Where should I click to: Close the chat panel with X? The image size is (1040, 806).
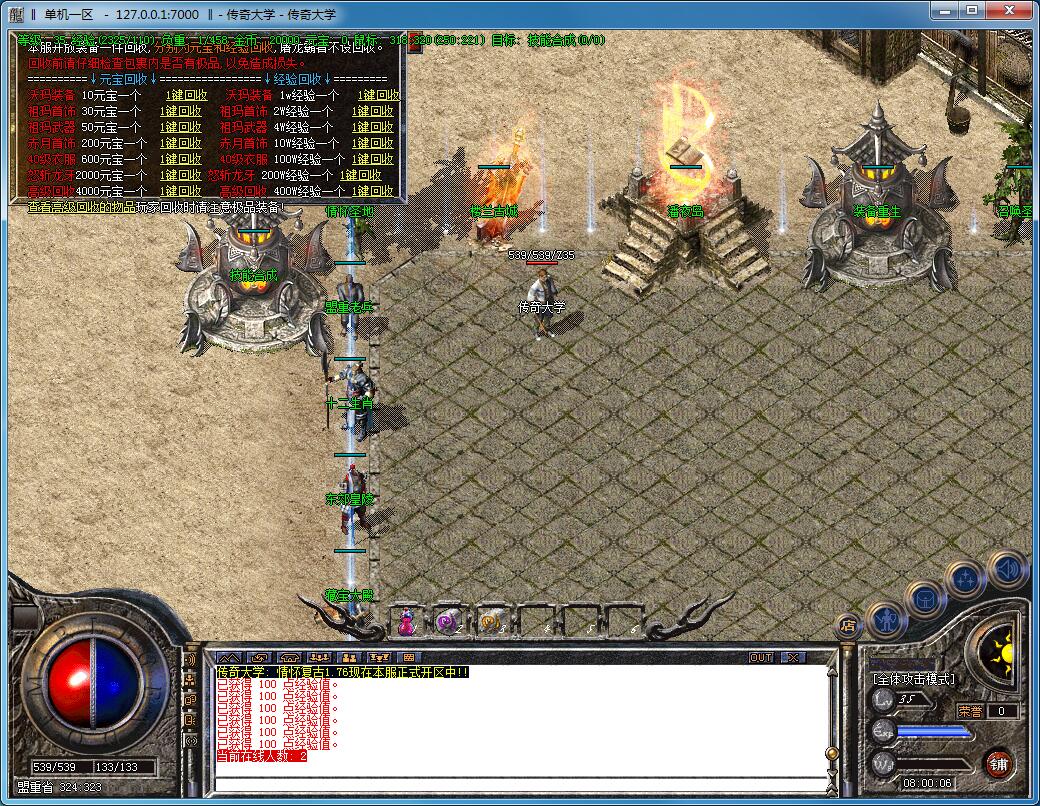coord(792,658)
